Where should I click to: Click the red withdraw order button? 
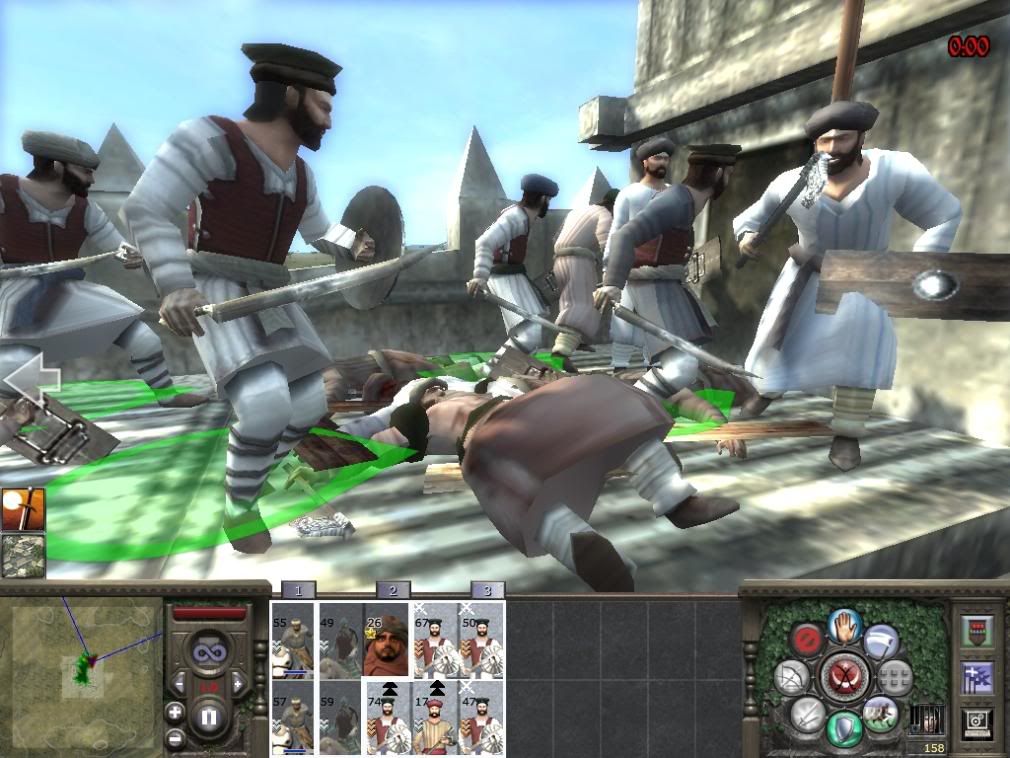[805, 638]
